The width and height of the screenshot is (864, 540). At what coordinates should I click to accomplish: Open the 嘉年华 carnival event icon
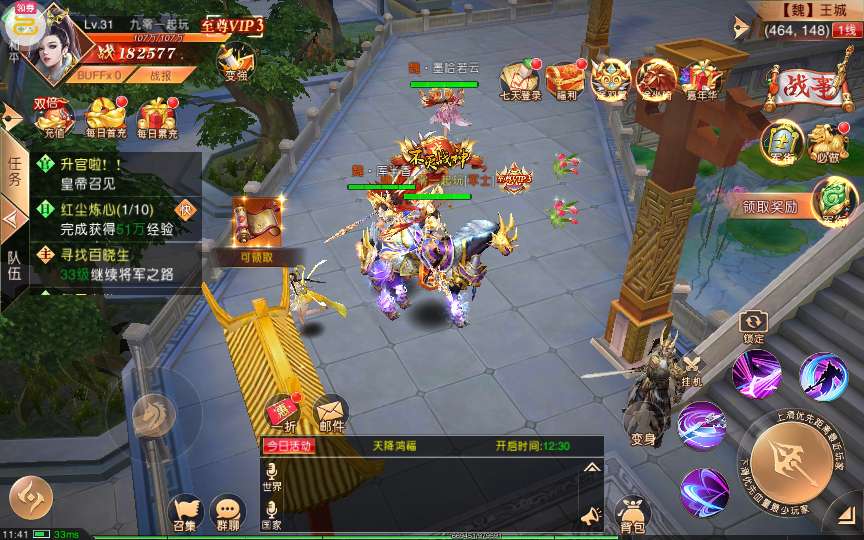tap(701, 78)
